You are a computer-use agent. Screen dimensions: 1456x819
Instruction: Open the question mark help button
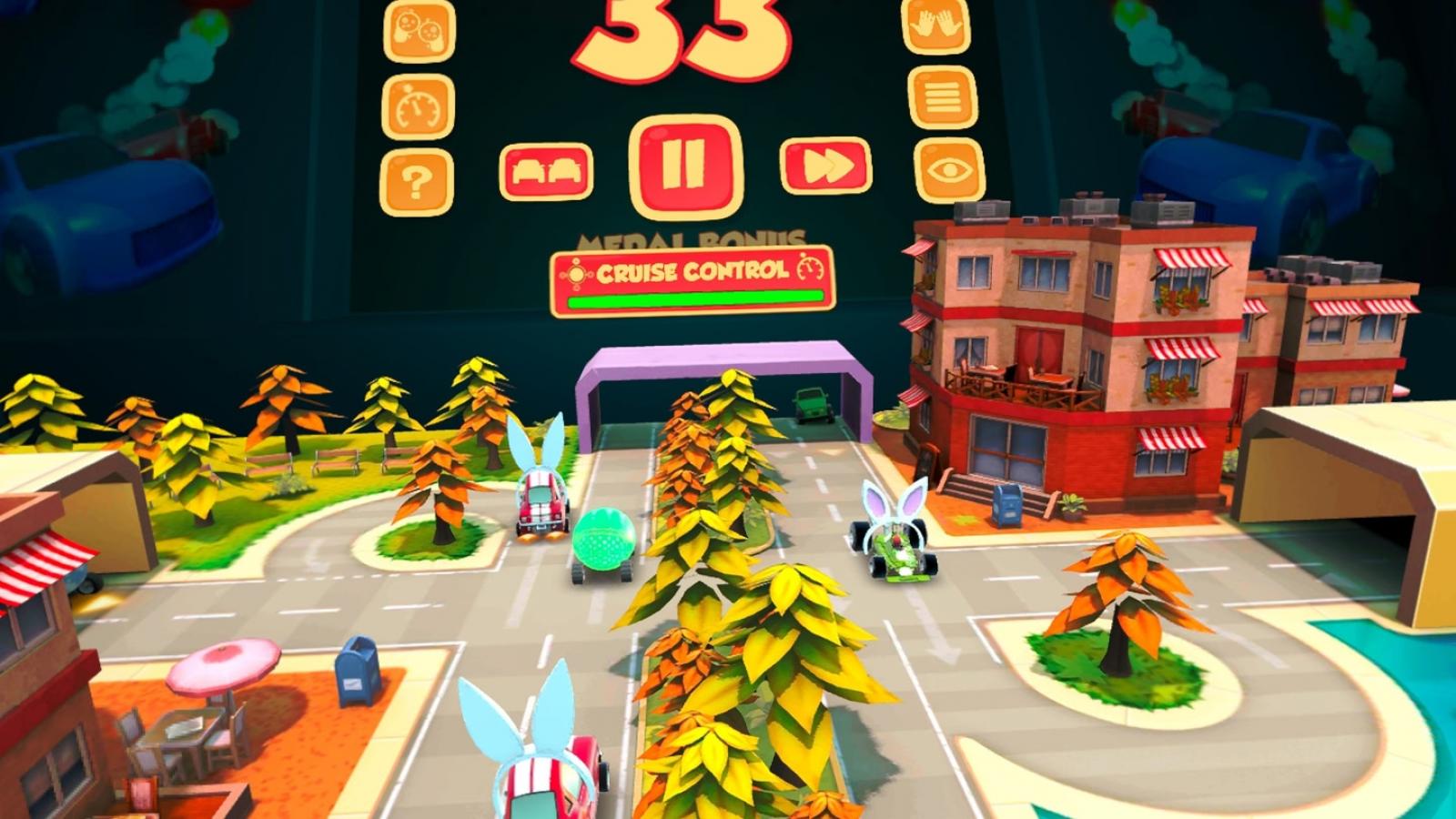(418, 183)
